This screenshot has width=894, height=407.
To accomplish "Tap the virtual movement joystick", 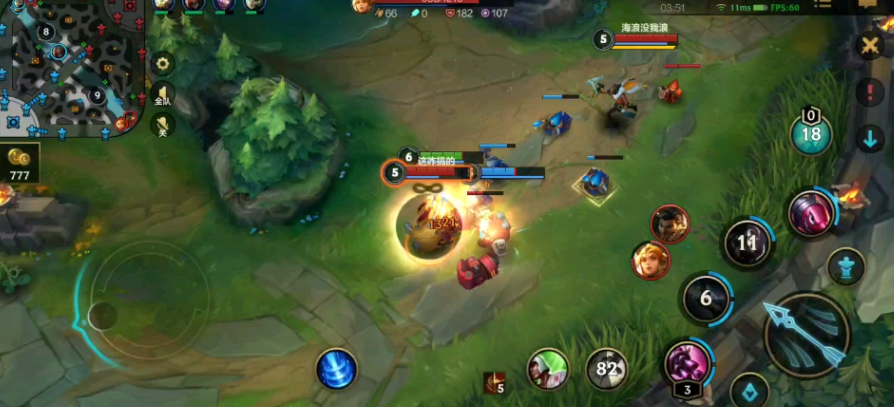I will pyautogui.click(x=102, y=316).
